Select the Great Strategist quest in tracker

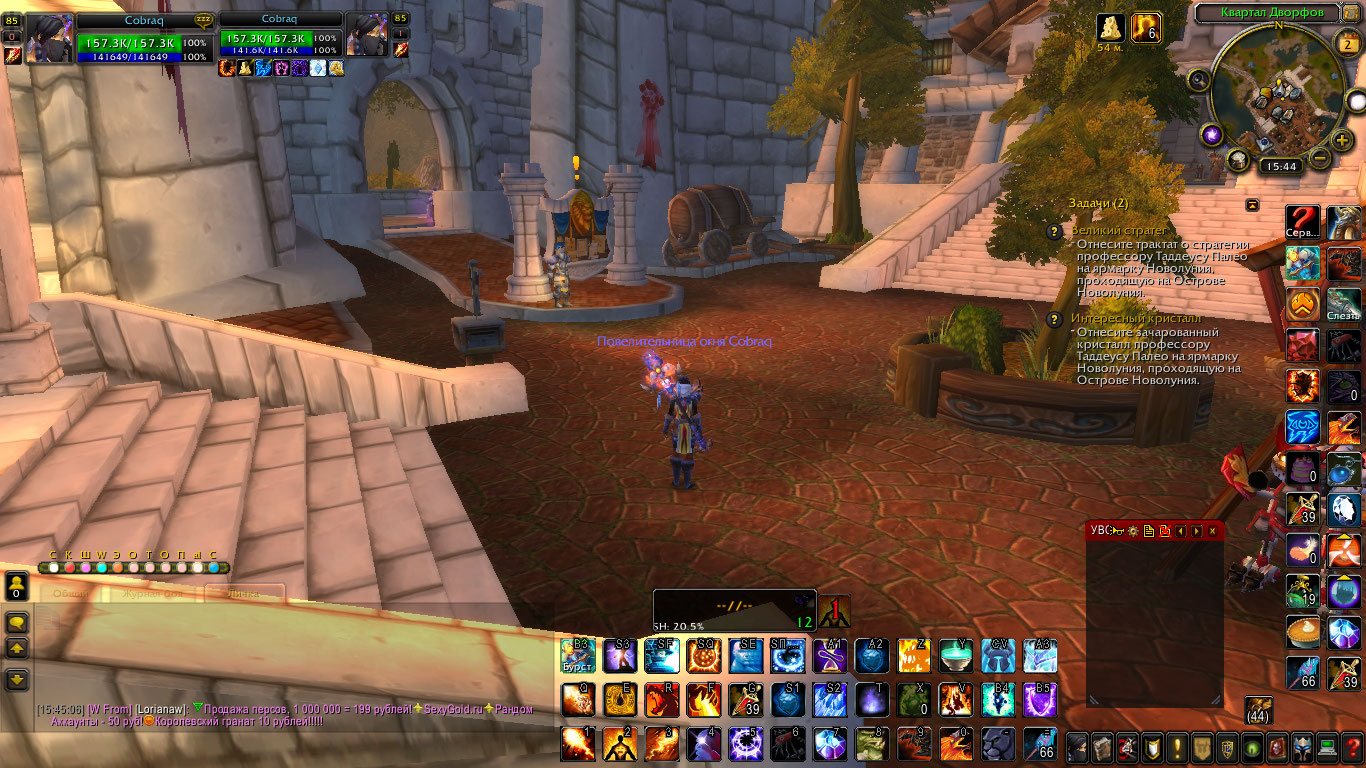[1104, 231]
